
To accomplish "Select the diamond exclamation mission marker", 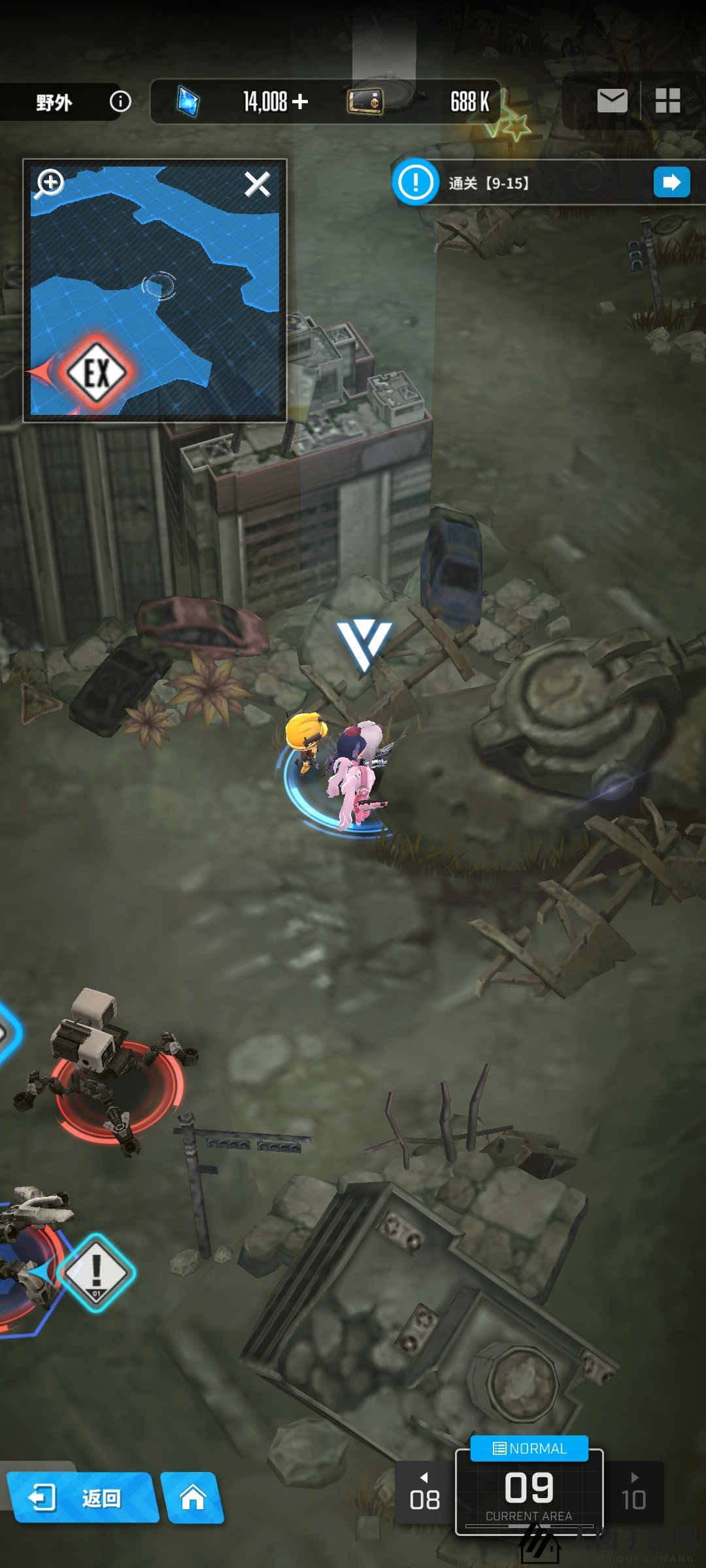I will (x=96, y=1271).
